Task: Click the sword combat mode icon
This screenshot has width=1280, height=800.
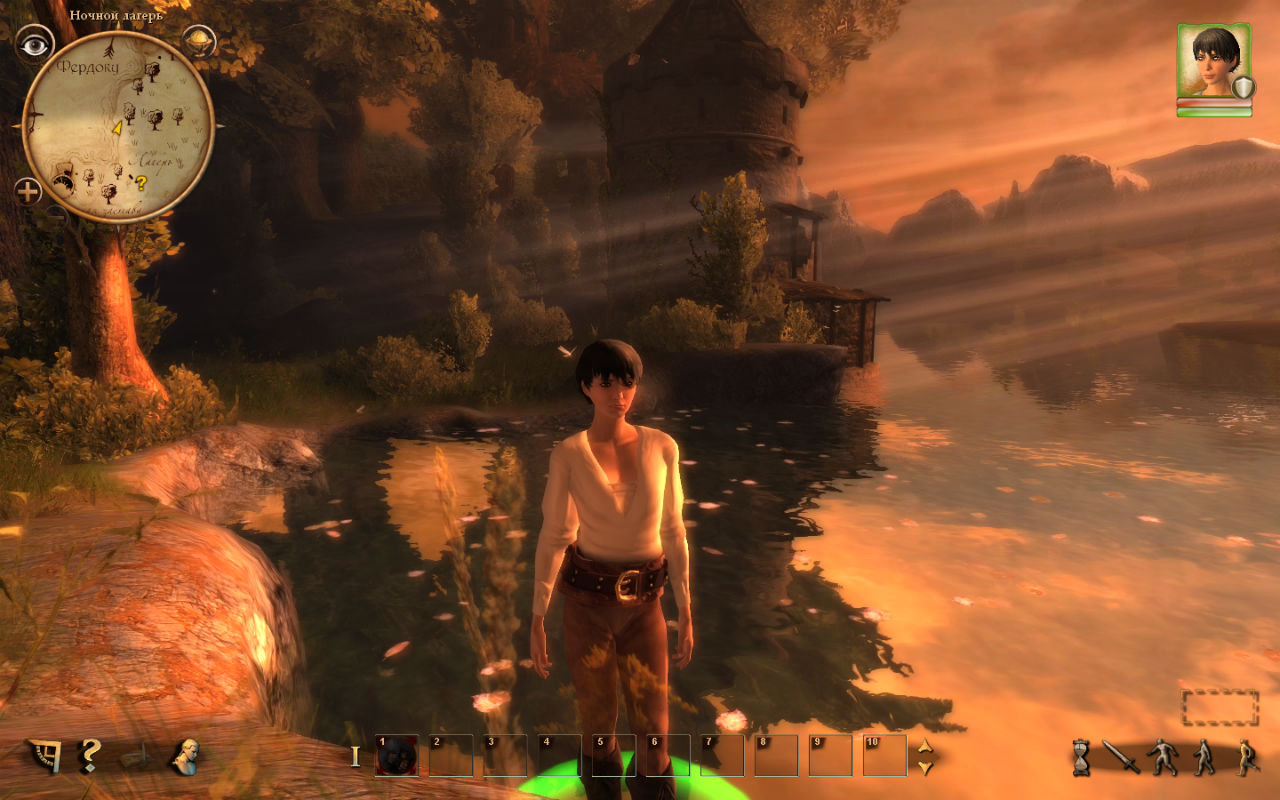Action: point(1121,757)
